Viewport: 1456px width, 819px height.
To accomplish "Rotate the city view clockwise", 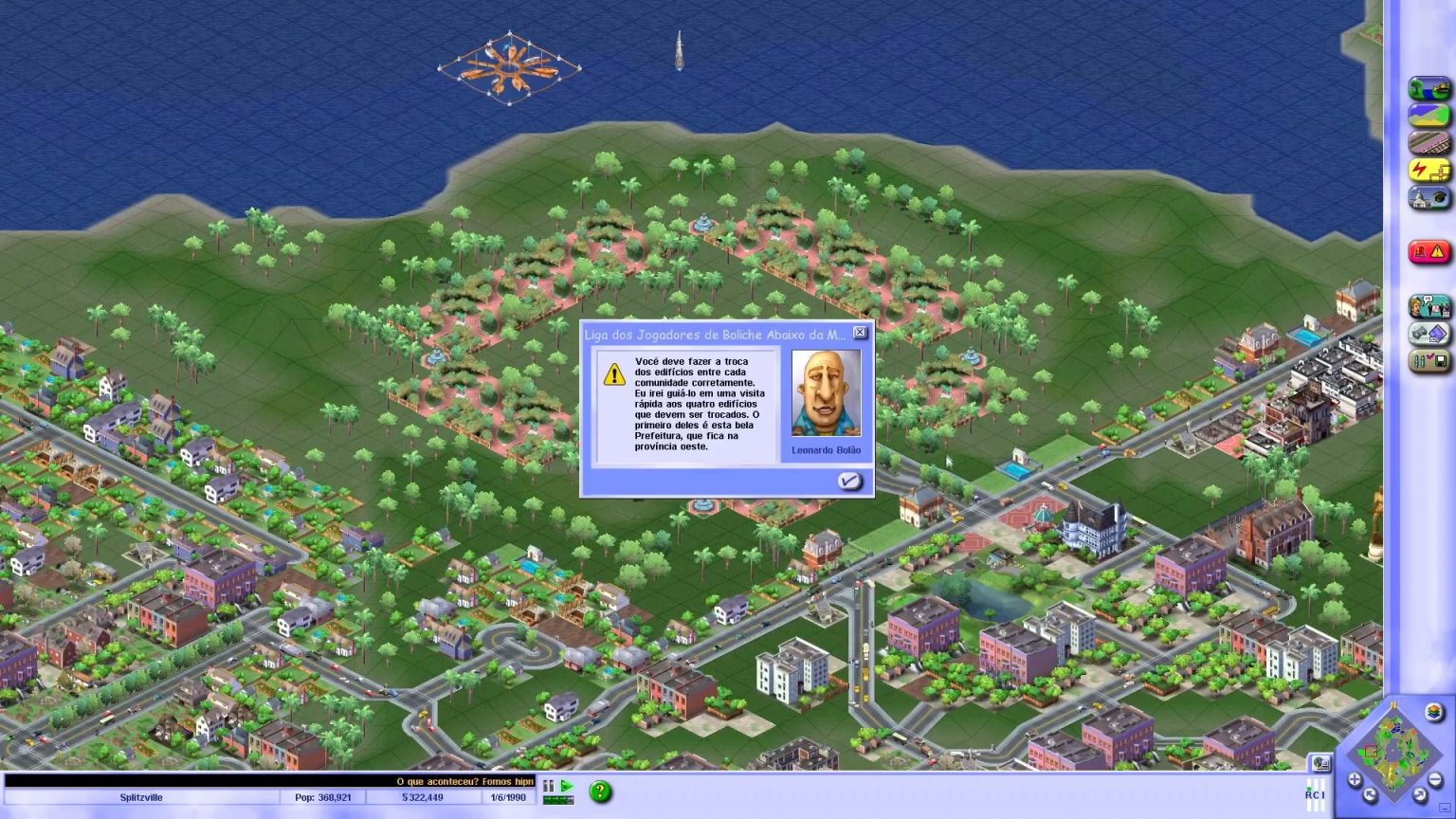I will [x=1419, y=793].
